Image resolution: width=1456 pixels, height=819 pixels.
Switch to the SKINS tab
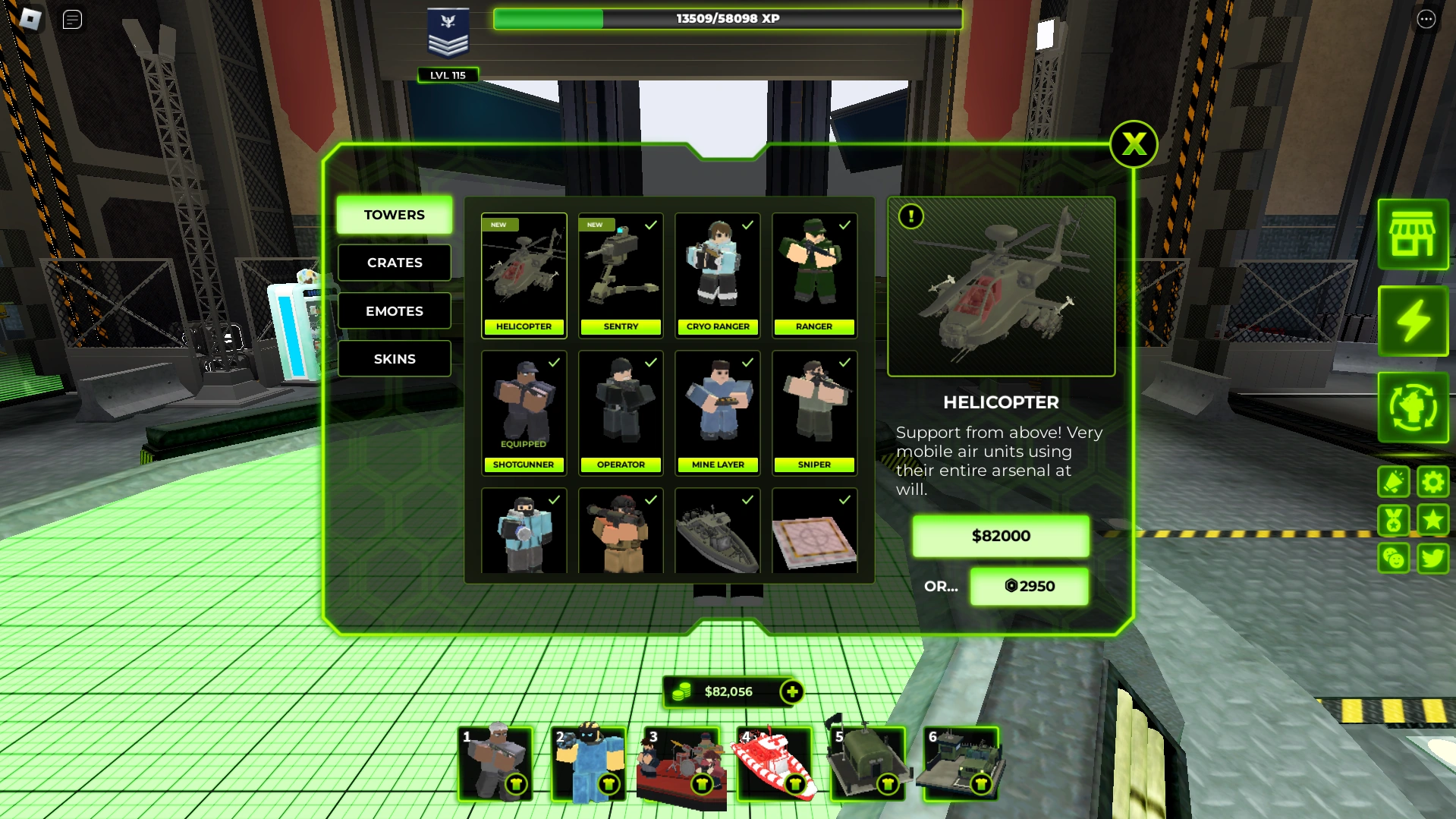pyautogui.click(x=394, y=358)
